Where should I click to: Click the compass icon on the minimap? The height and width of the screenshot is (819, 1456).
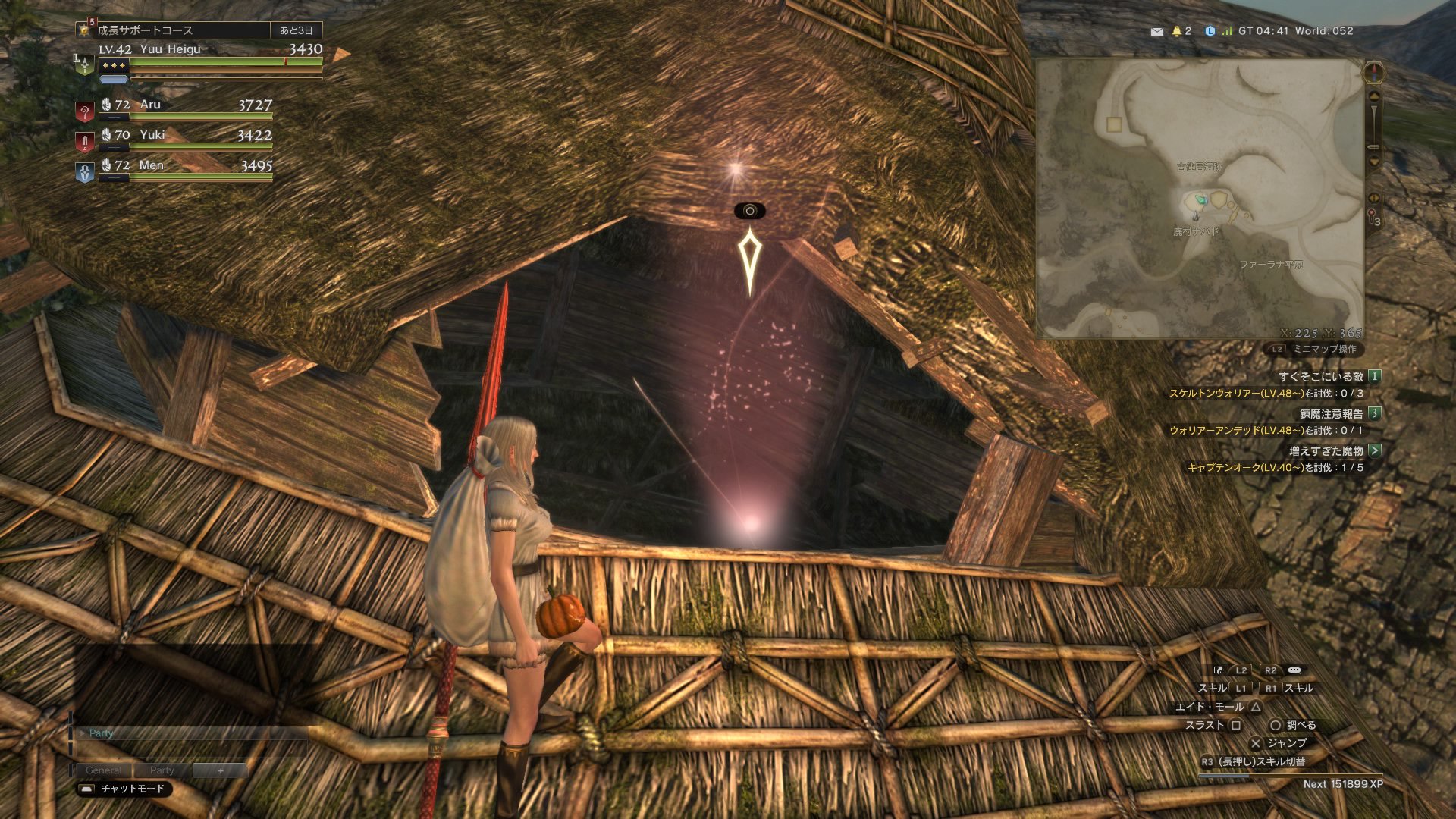click(x=1373, y=74)
